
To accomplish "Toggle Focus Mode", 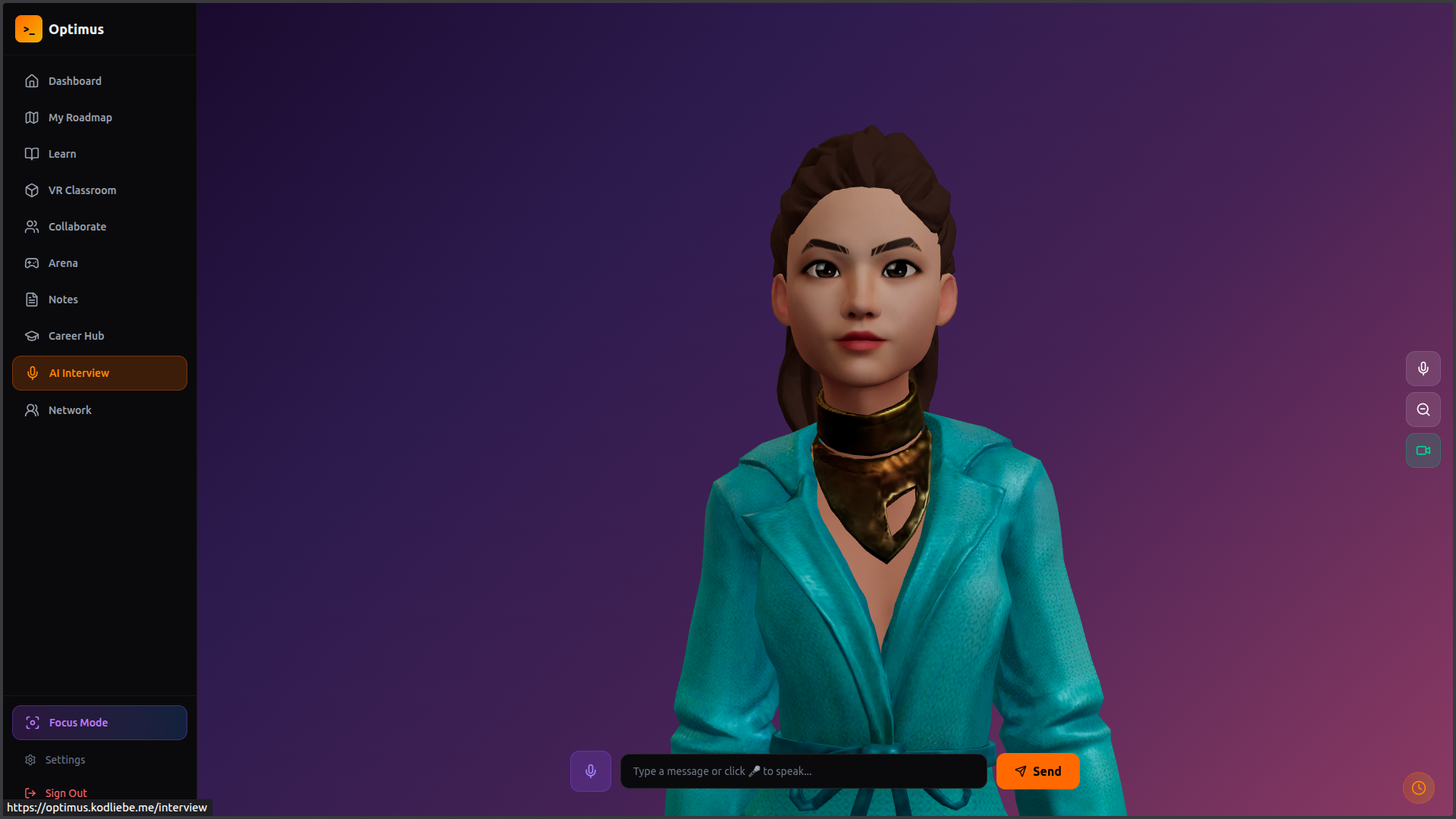I will (x=99, y=723).
